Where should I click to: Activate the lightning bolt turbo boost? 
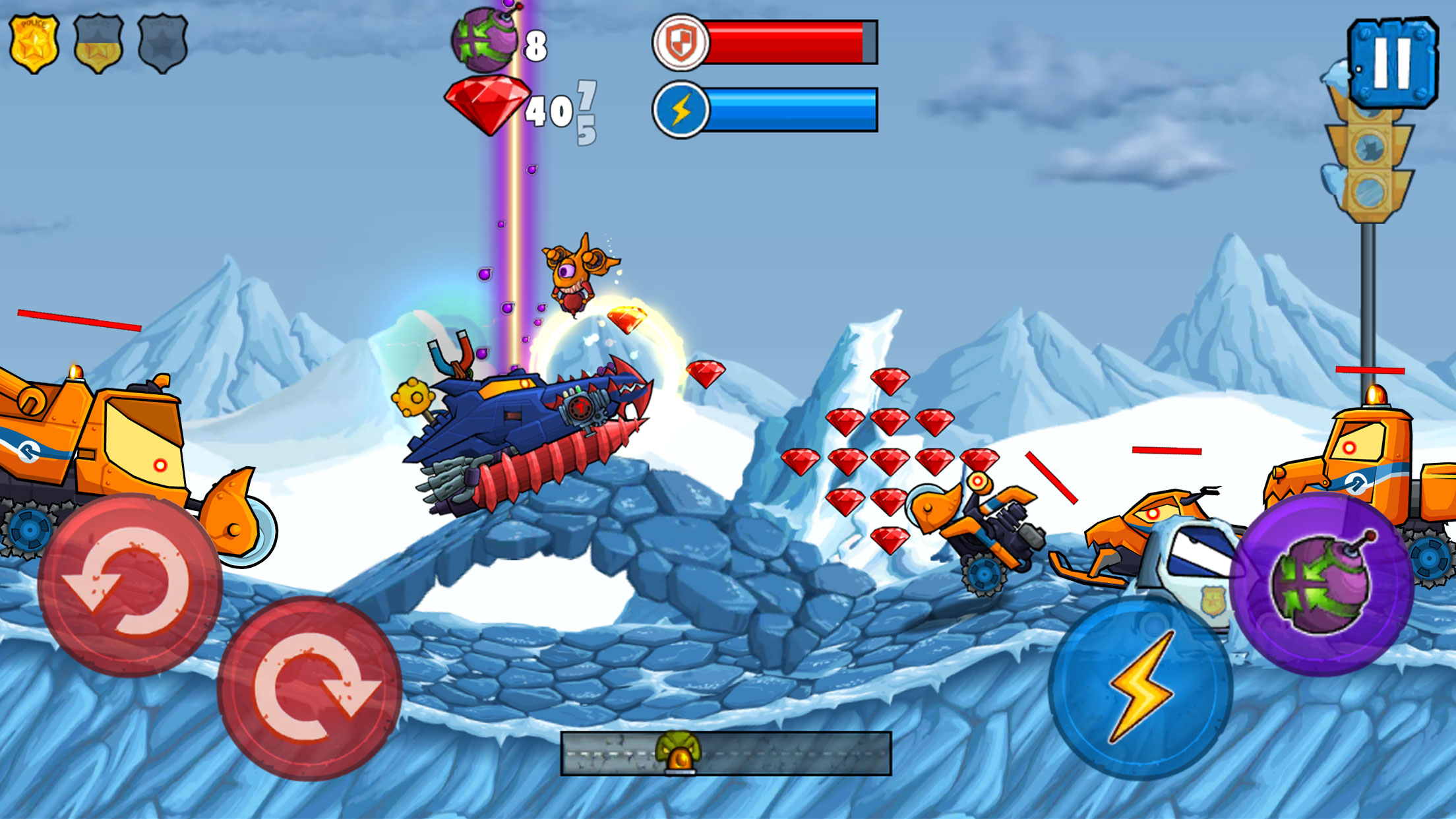point(1140,687)
